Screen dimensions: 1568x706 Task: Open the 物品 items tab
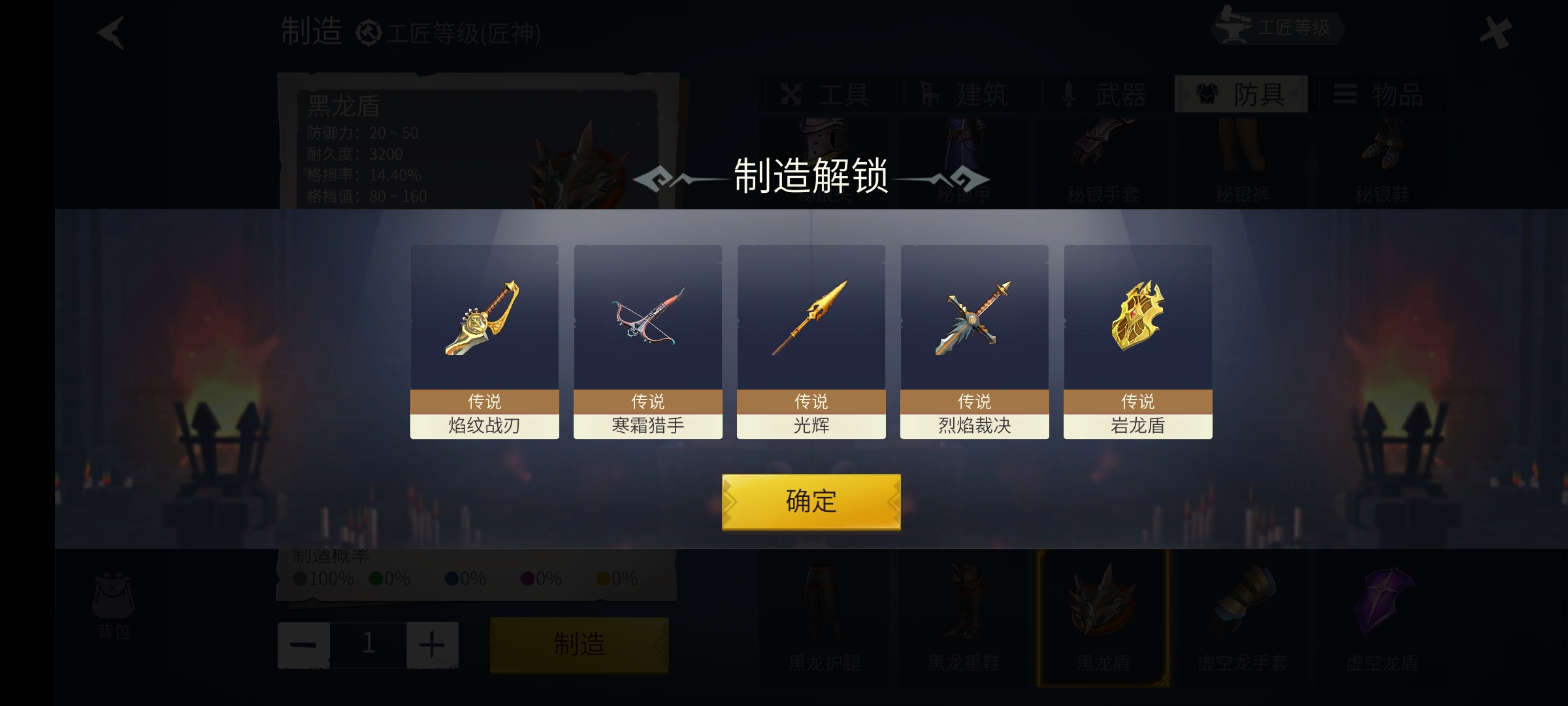click(1382, 95)
